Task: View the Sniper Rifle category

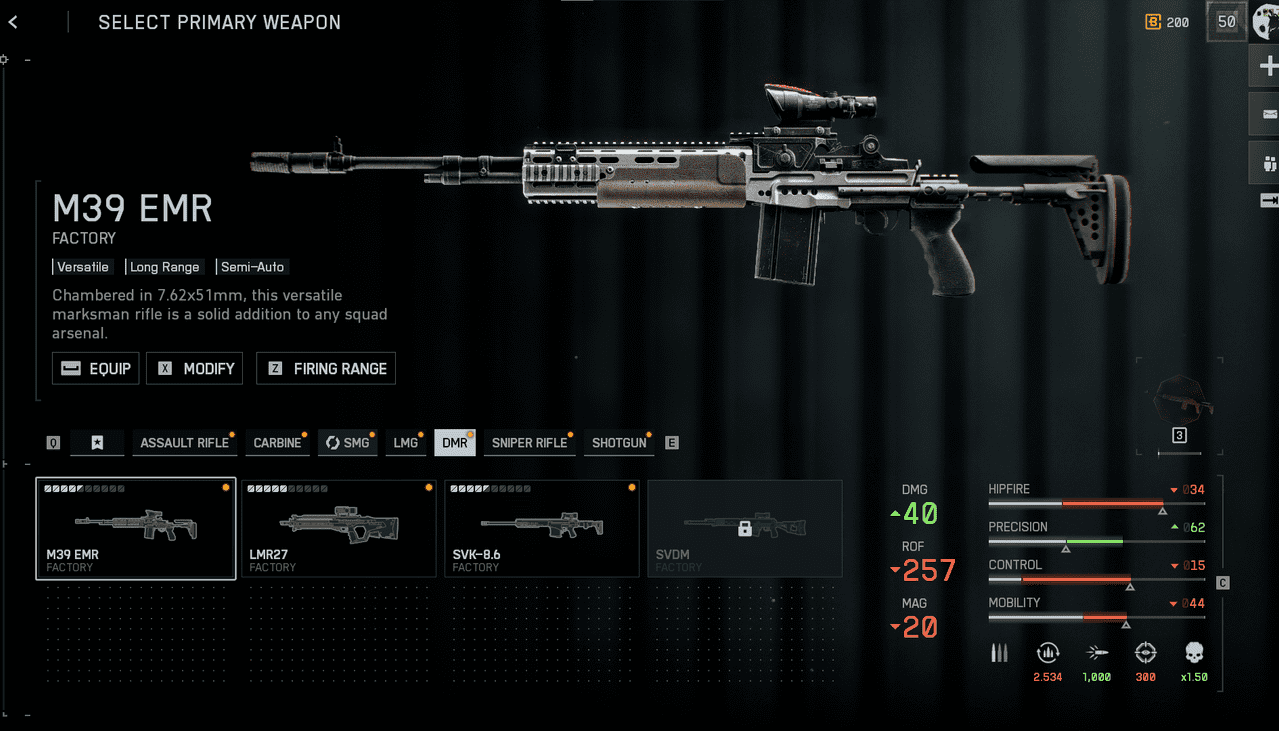Action: [x=529, y=442]
